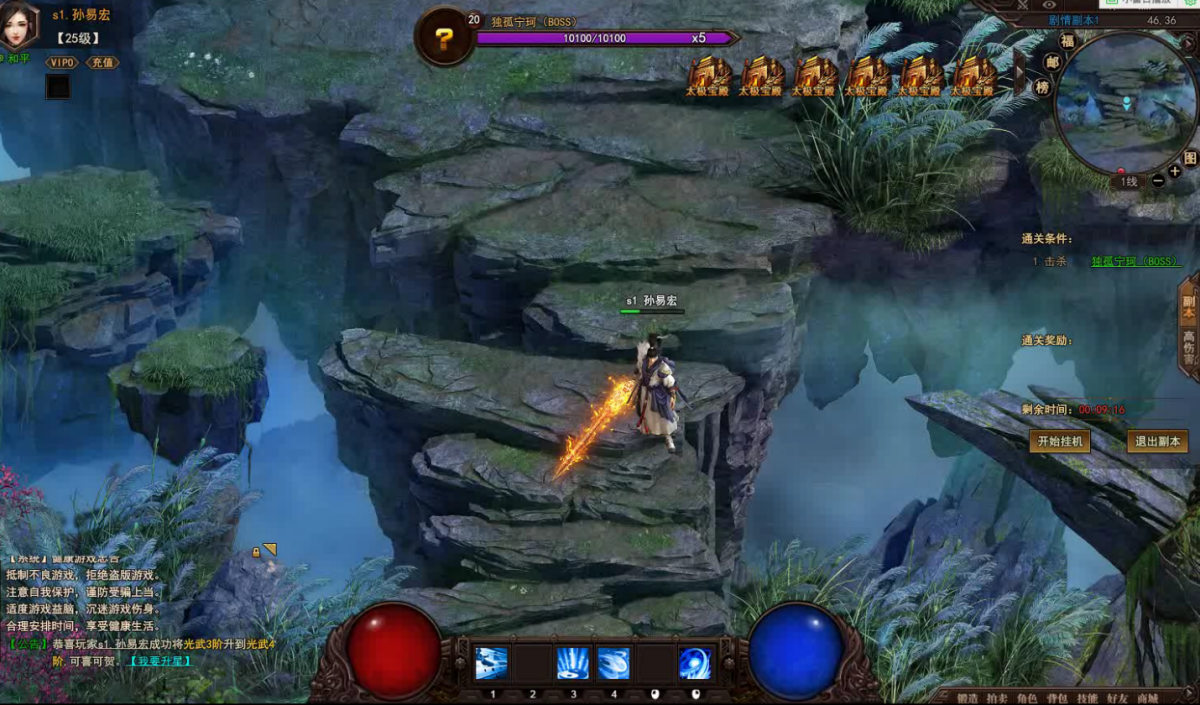This screenshot has width=1200, height=705.
Task: Zoom in the minimap with plus button
Action: click(1175, 172)
